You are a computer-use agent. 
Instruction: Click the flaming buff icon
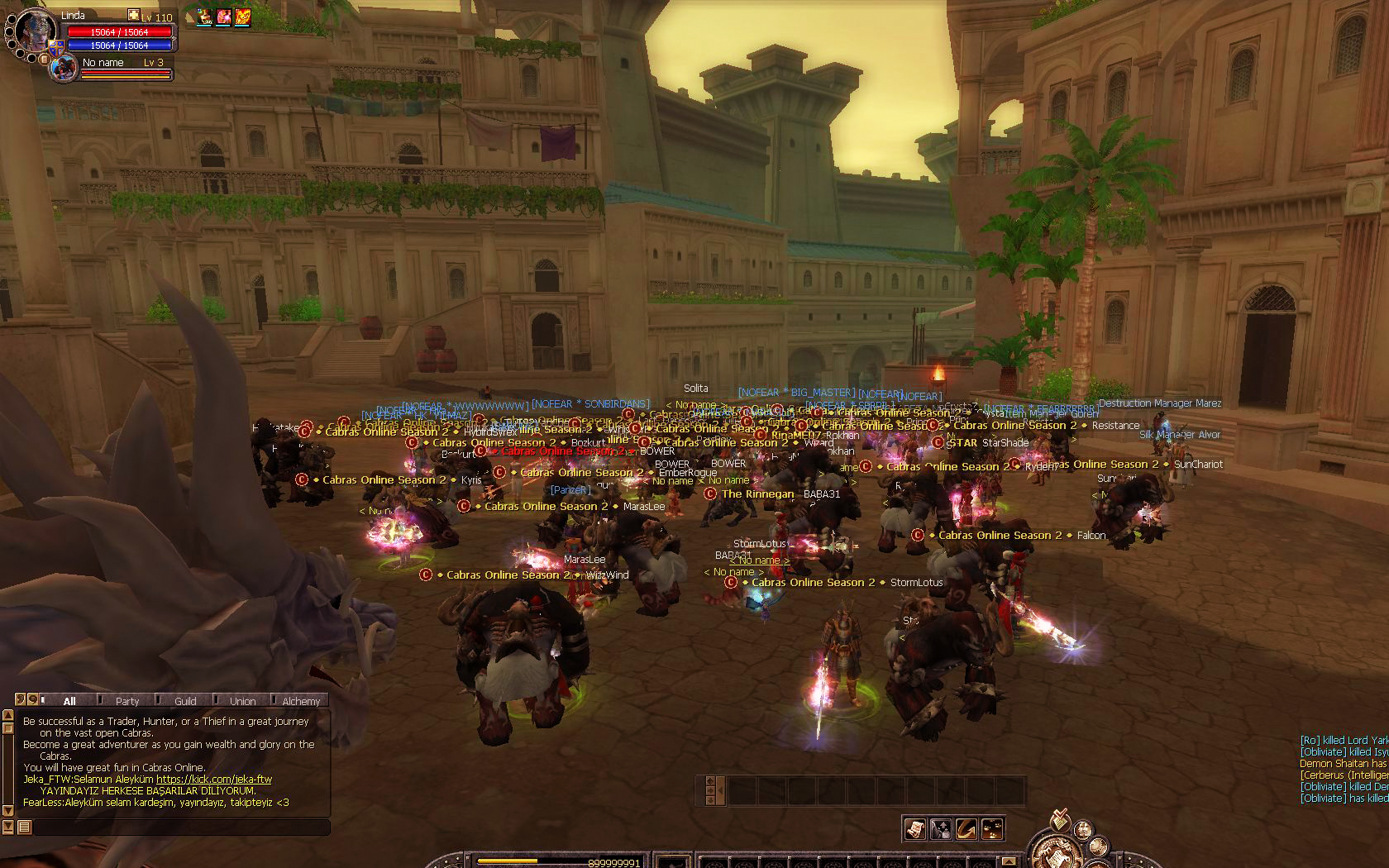click(x=242, y=17)
